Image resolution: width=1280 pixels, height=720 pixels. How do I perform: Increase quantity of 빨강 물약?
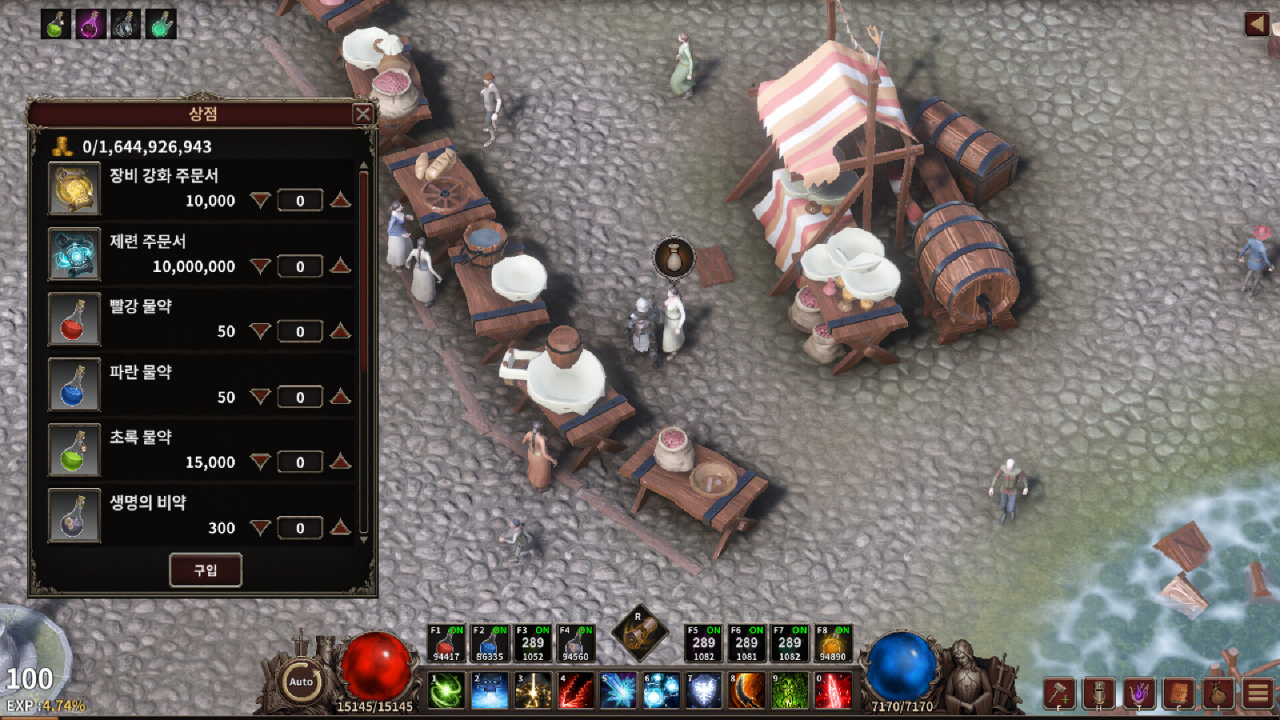340,331
